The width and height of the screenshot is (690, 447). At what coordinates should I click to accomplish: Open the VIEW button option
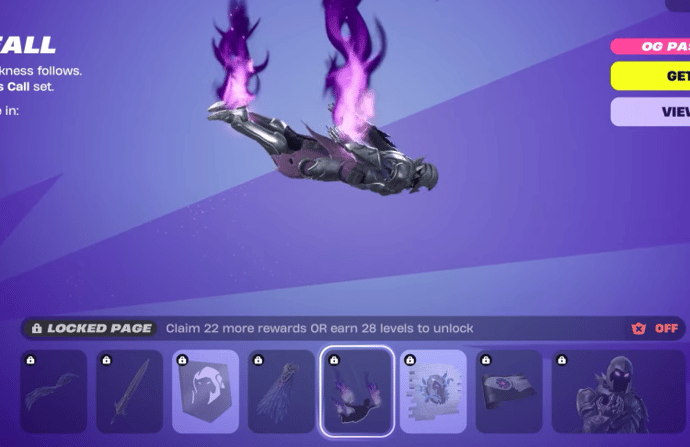650,112
